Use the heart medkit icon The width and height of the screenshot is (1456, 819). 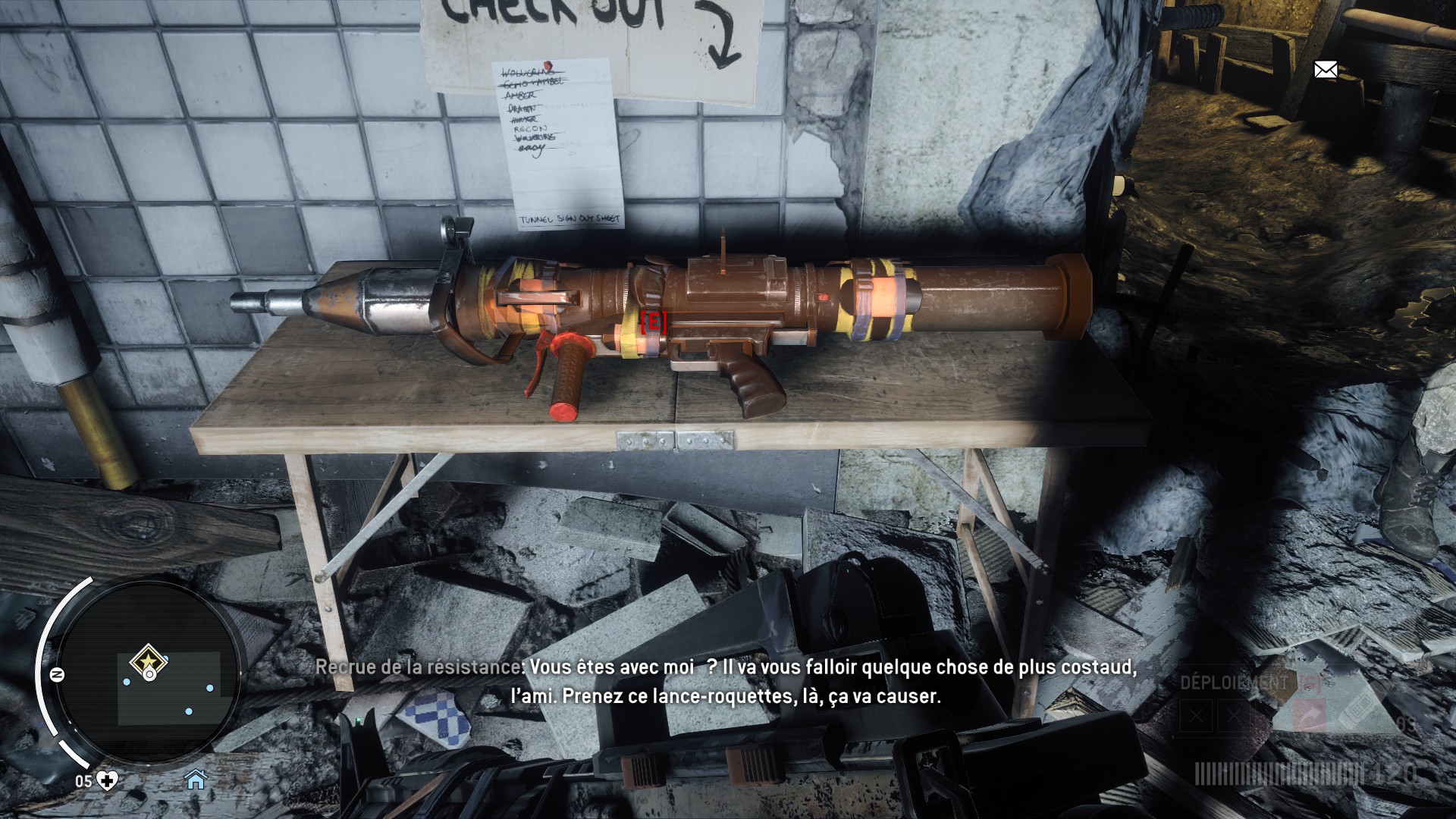click(x=108, y=780)
